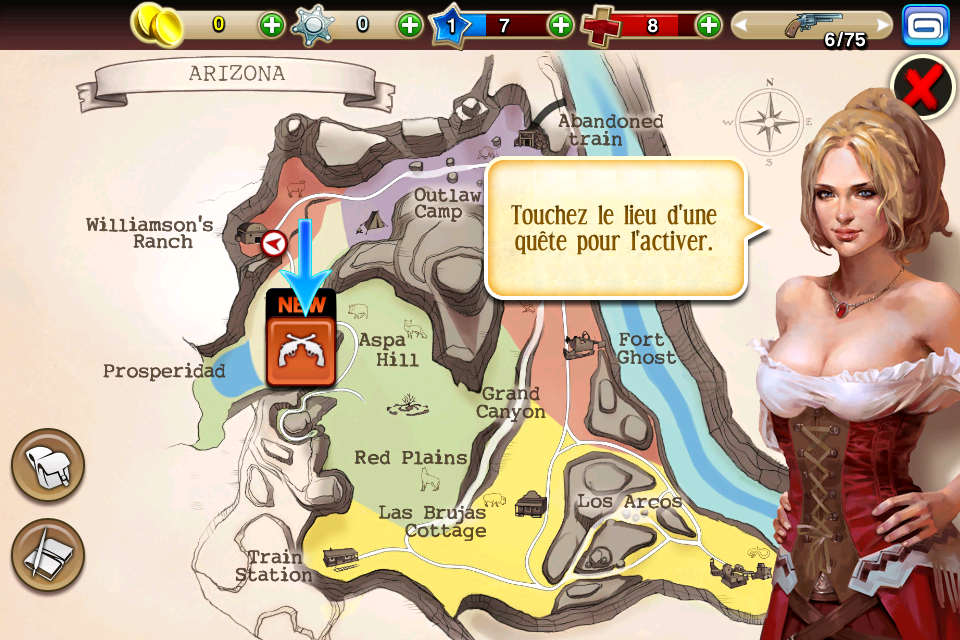This screenshot has width=960, height=640.
Task: Buy more health with the plus button
Action: pyautogui.click(x=708, y=25)
